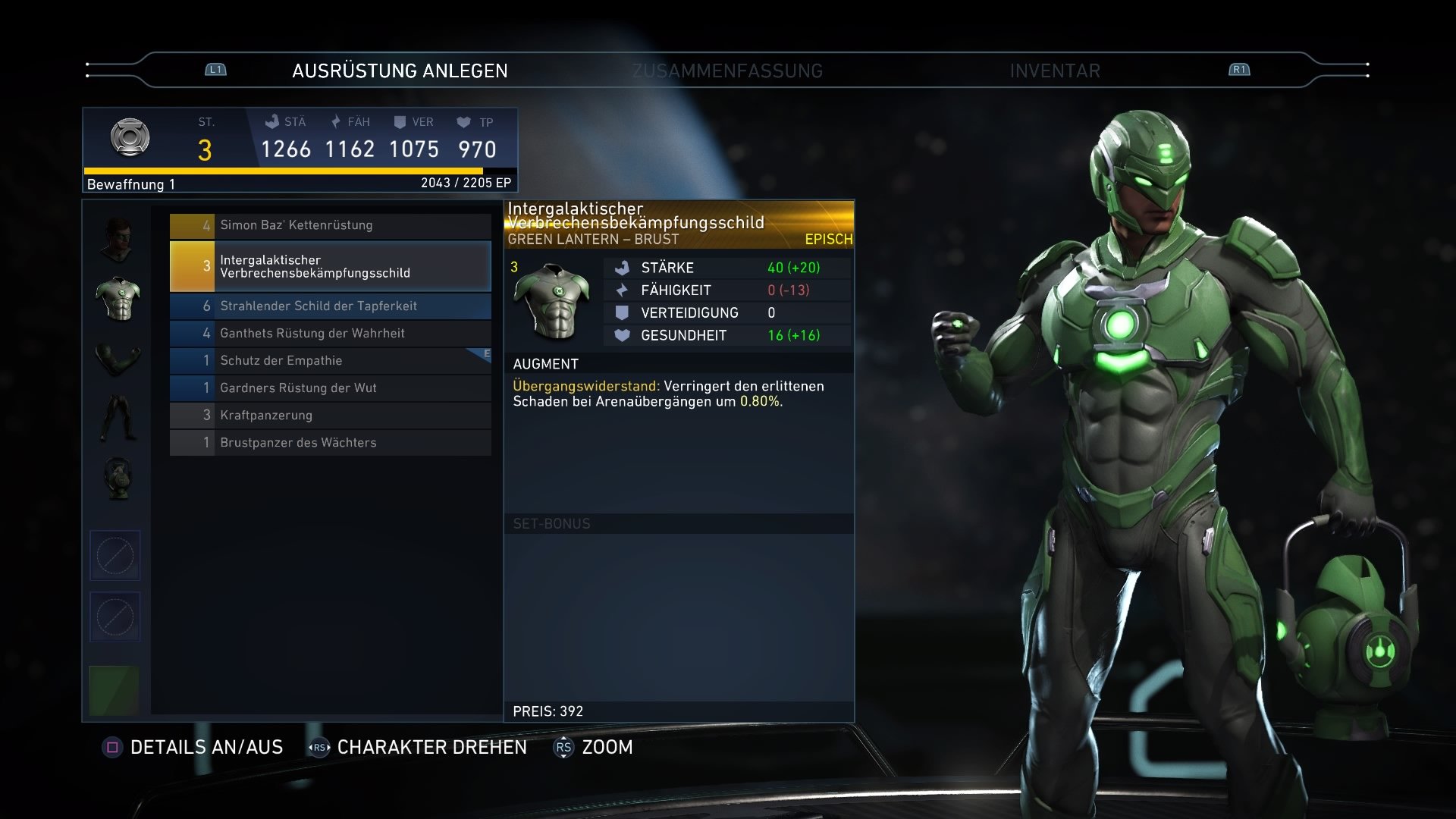Click the VER defense shield icon
1456x819 pixels.
(402, 121)
